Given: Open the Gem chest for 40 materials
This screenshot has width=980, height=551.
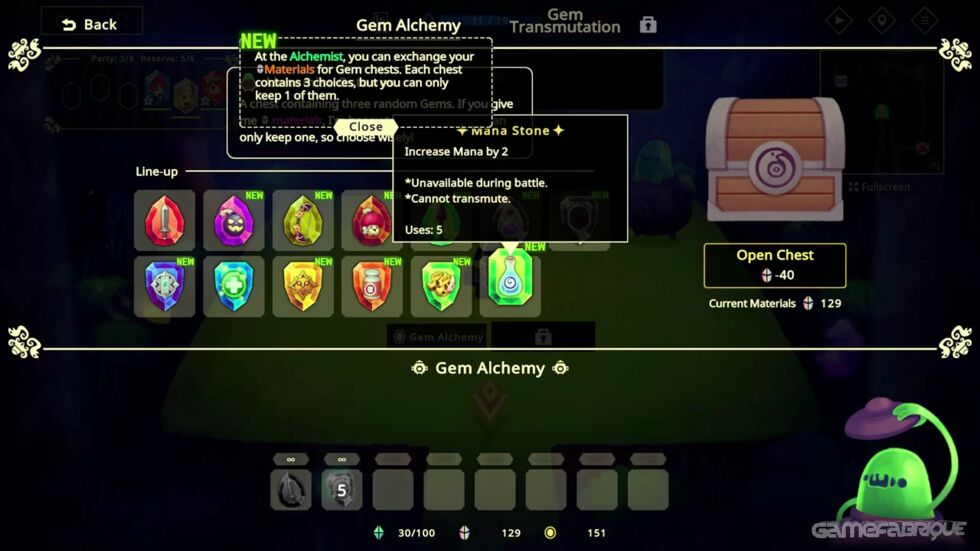Looking at the screenshot, I should [775, 265].
